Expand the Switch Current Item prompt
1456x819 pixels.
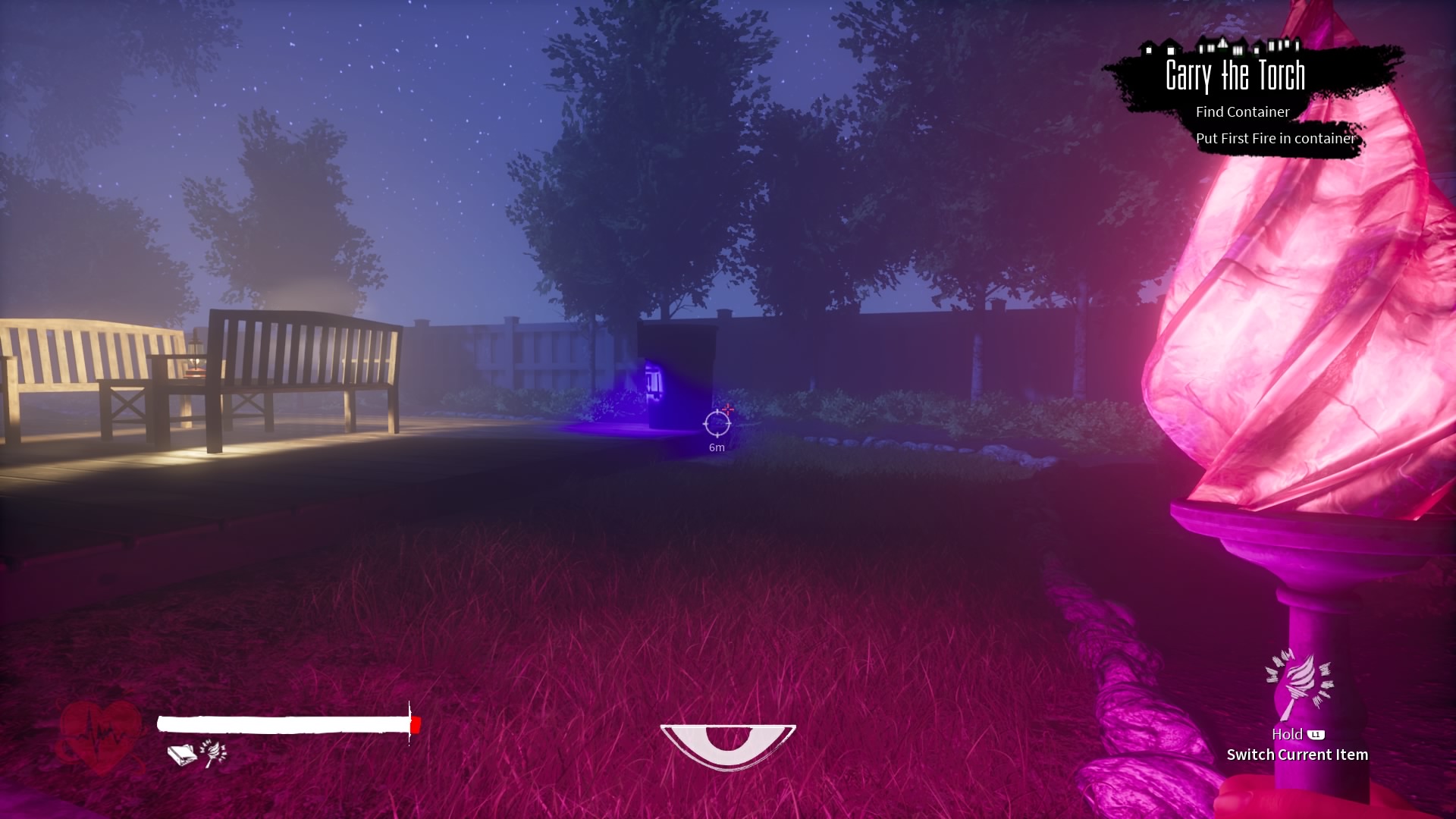point(1298,755)
